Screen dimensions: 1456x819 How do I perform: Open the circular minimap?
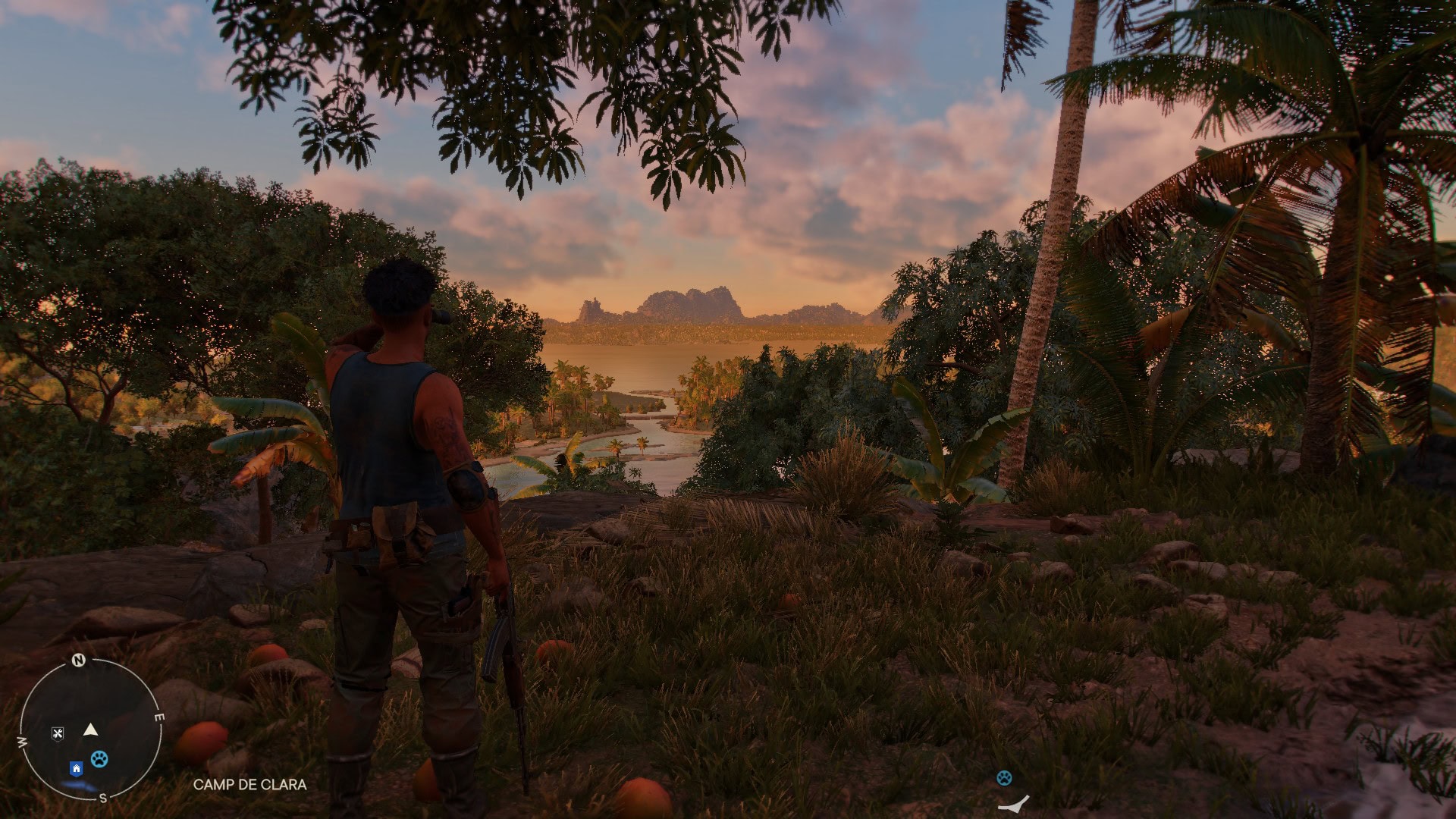tap(90, 730)
